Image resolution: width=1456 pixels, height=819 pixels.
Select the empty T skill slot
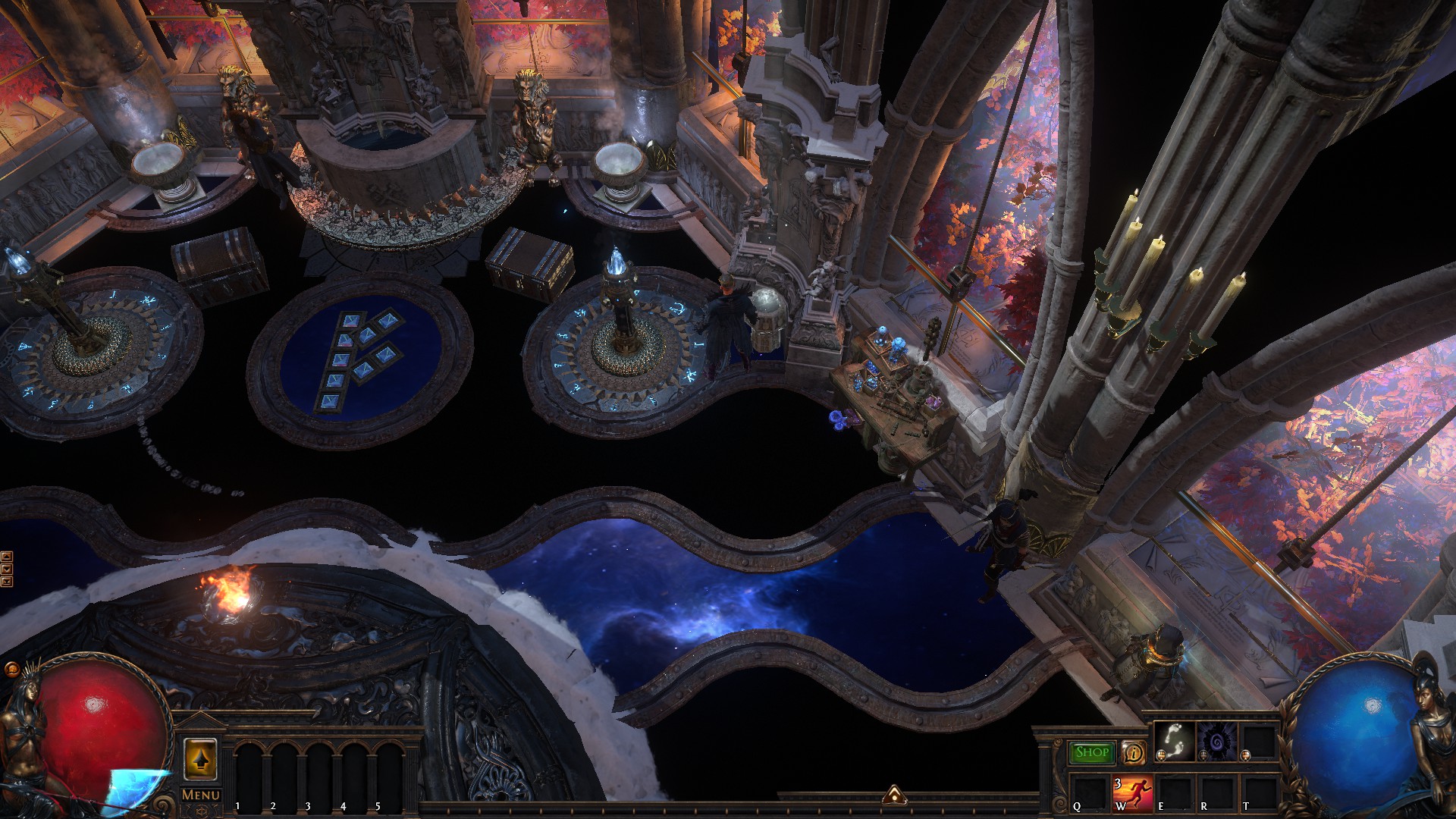pyautogui.click(x=1258, y=792)
